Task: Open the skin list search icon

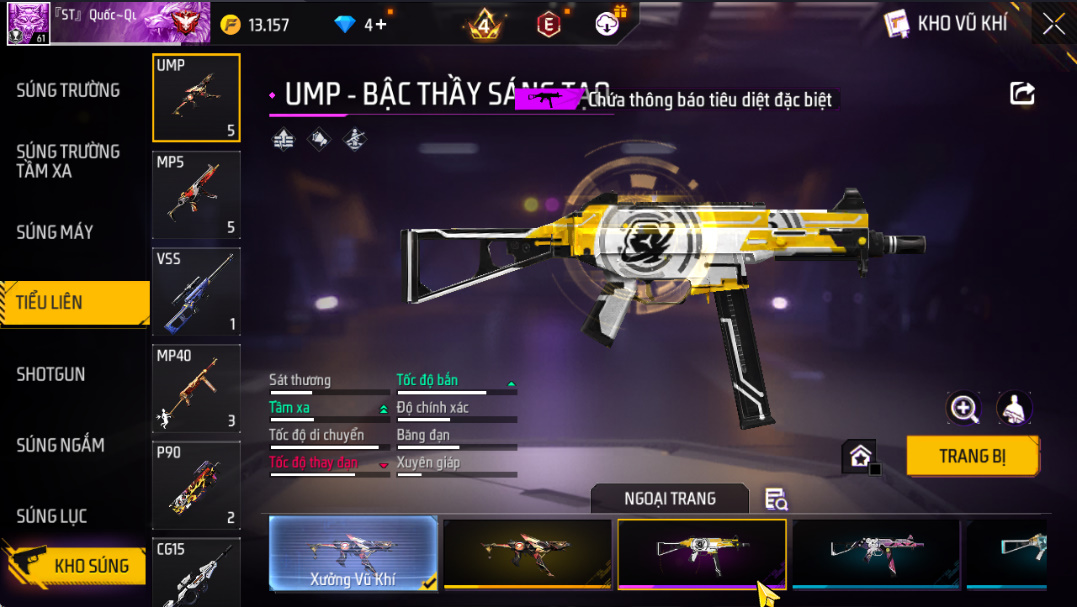Action: (x=776, y=499)
